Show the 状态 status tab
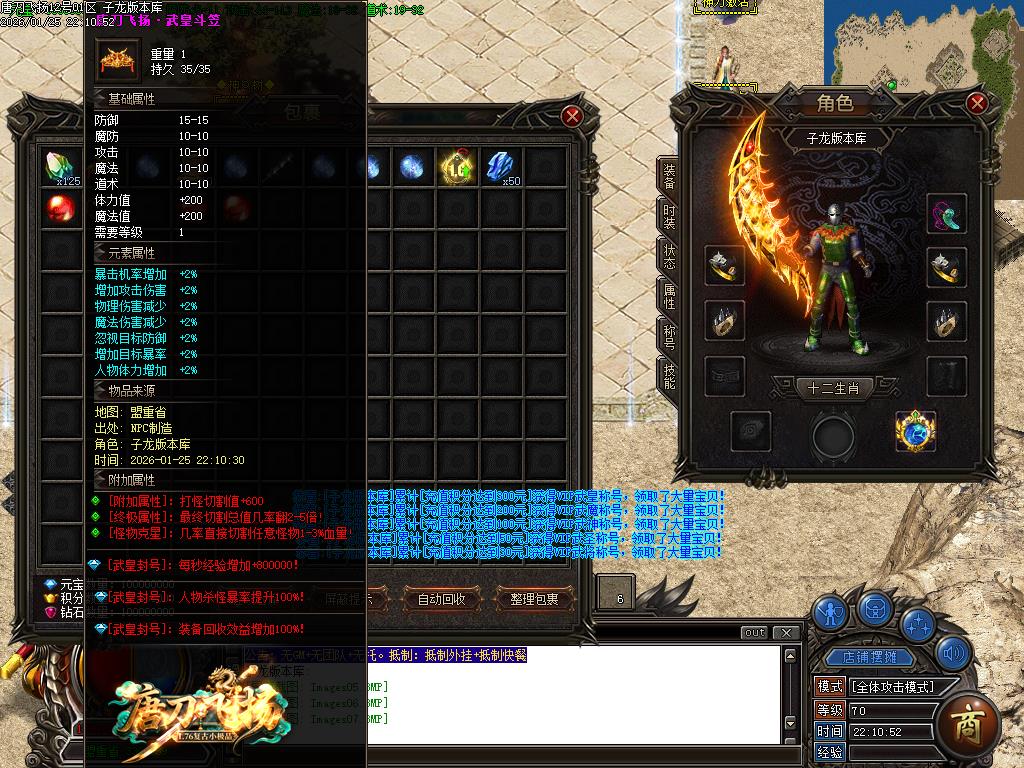Screen dimensions: 1024x768 point(669,257)
